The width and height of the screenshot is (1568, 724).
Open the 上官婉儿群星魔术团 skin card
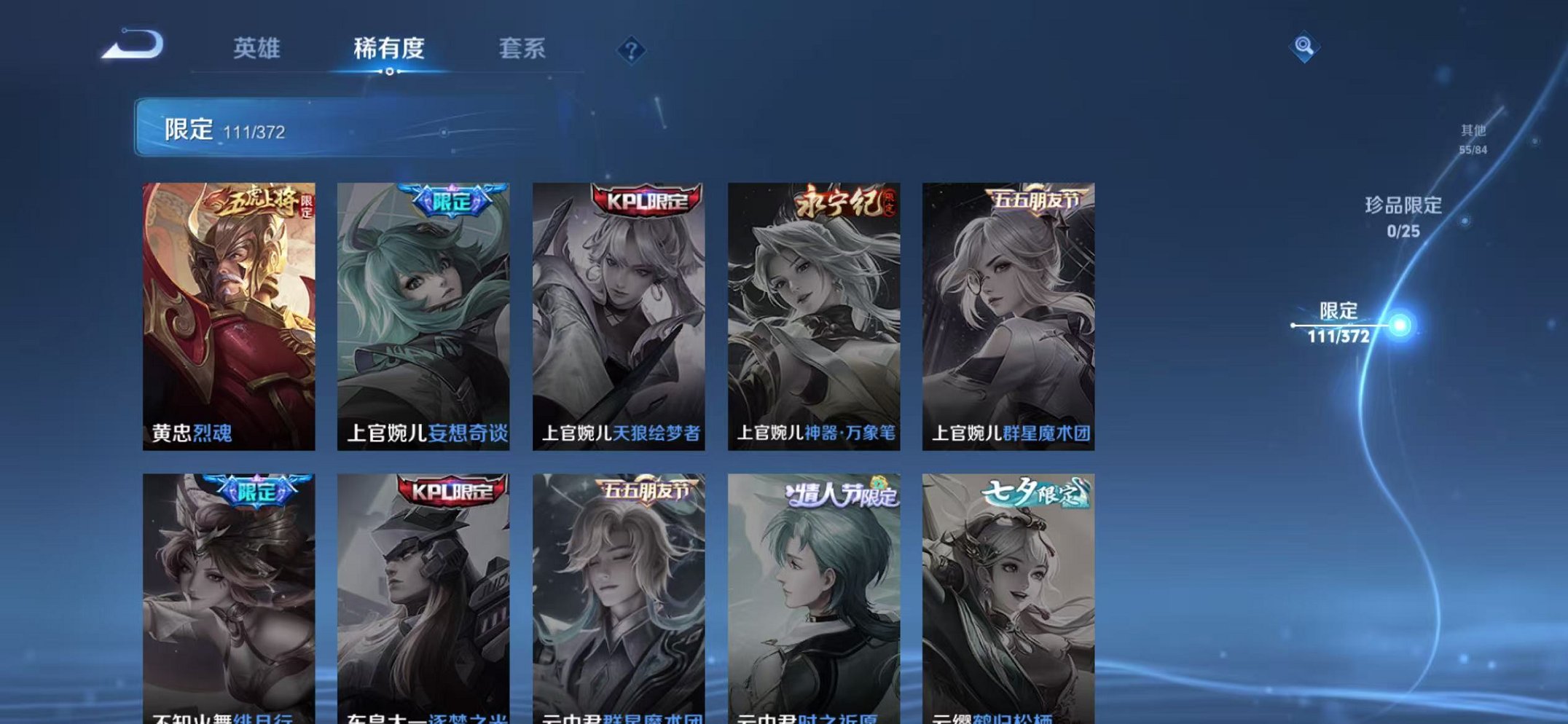pos(1011,313)
